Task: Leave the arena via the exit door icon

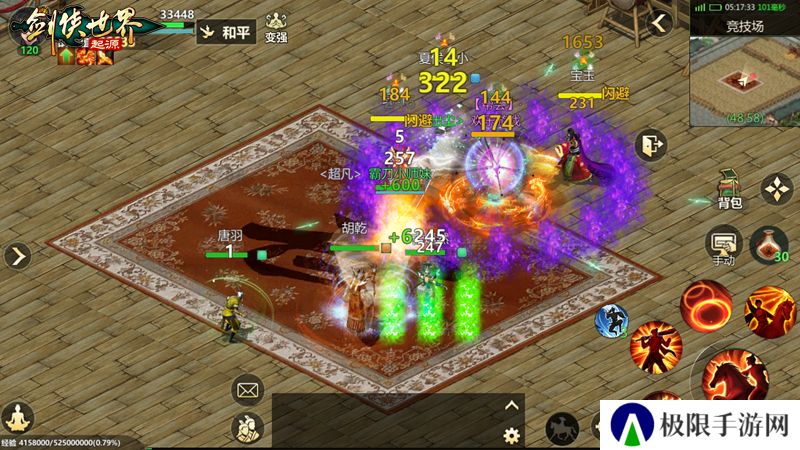Action: (651, 145)
